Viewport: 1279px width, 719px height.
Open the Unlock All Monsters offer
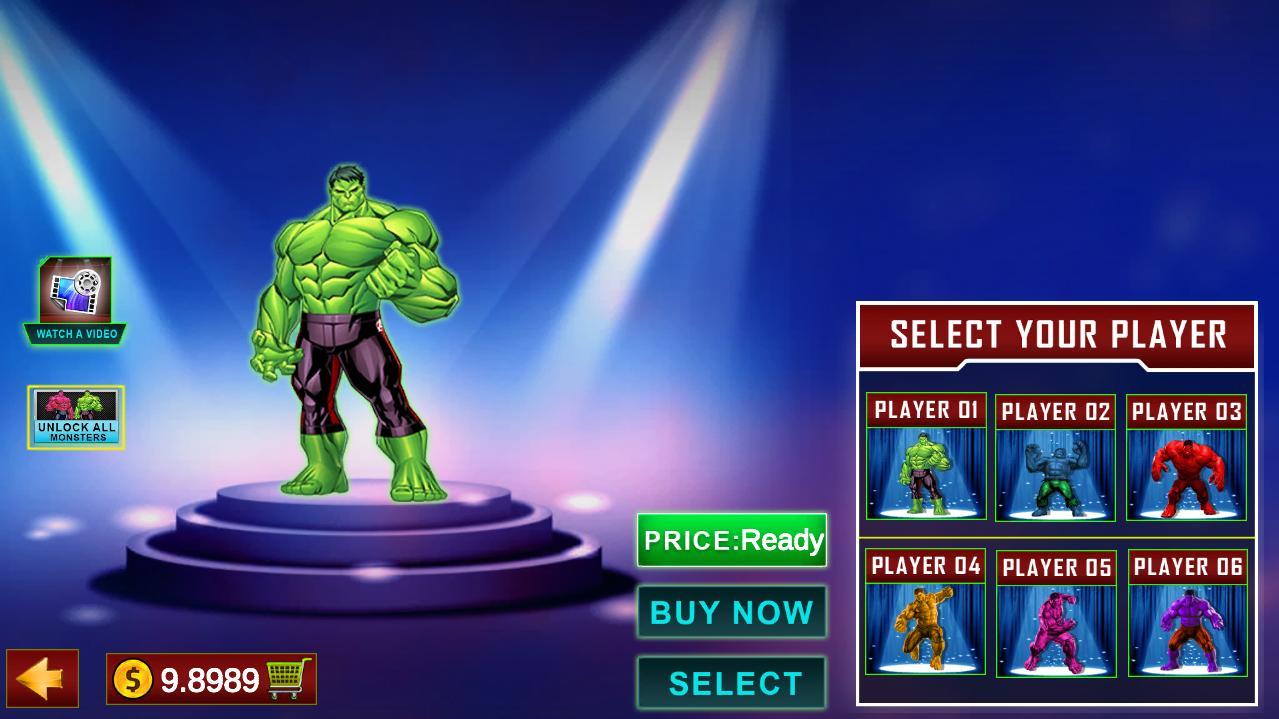click(76, 417)
